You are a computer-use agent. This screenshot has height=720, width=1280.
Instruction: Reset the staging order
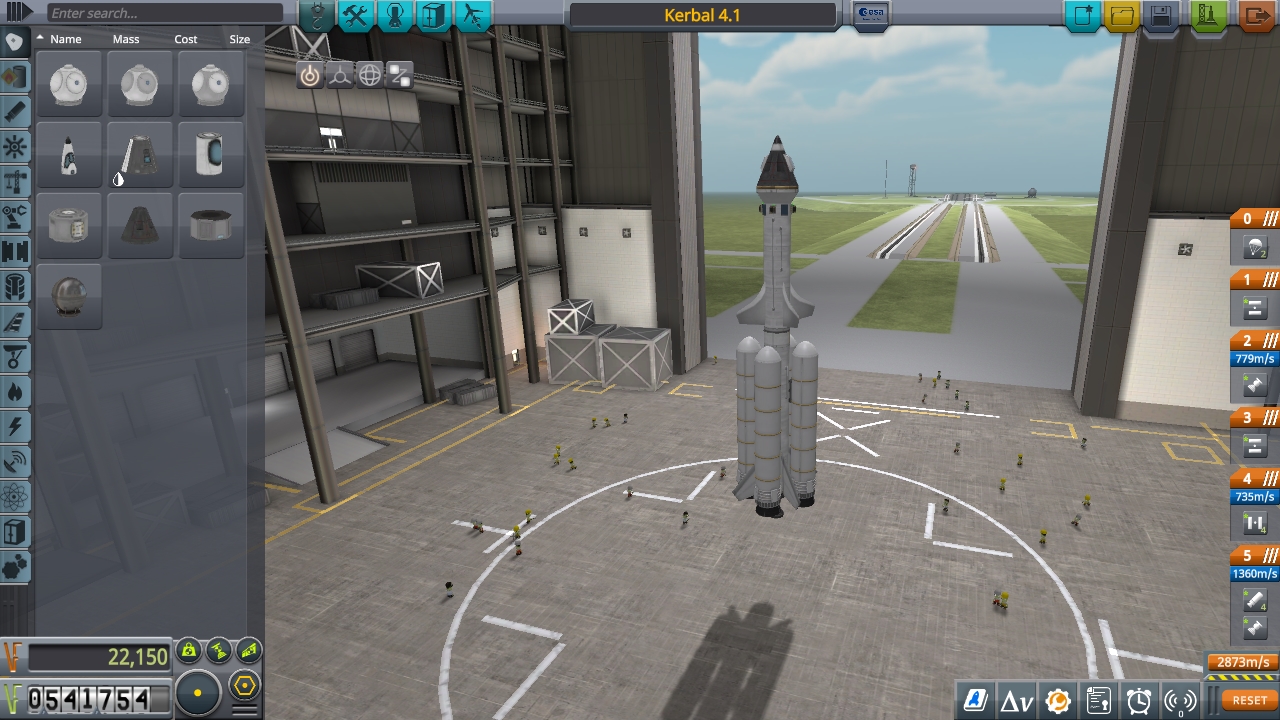coord(1249,700)
